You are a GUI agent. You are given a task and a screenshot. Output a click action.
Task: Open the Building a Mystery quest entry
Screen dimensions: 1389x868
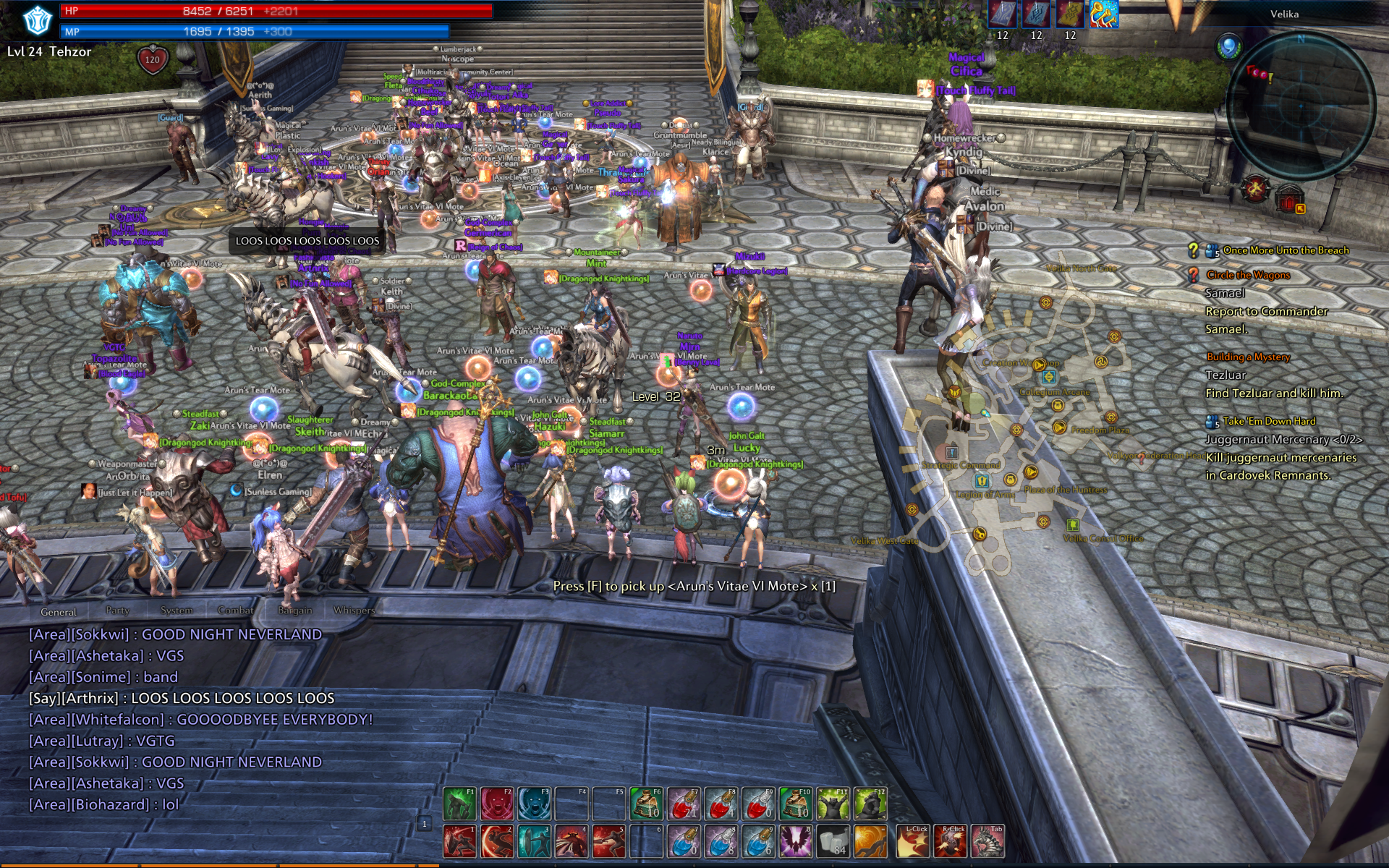point(1248,357)
